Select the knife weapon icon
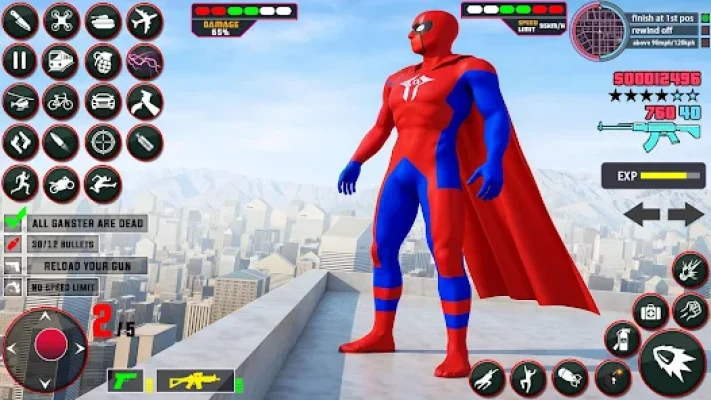The width and height of the screenshot is (711, 400). click(19, 20)
